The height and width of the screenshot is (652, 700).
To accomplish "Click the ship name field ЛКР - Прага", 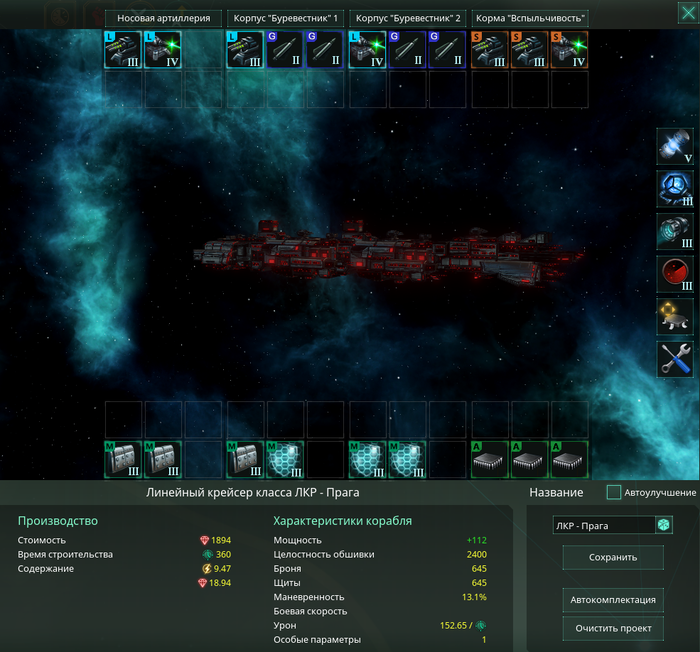I will [603, 525].
